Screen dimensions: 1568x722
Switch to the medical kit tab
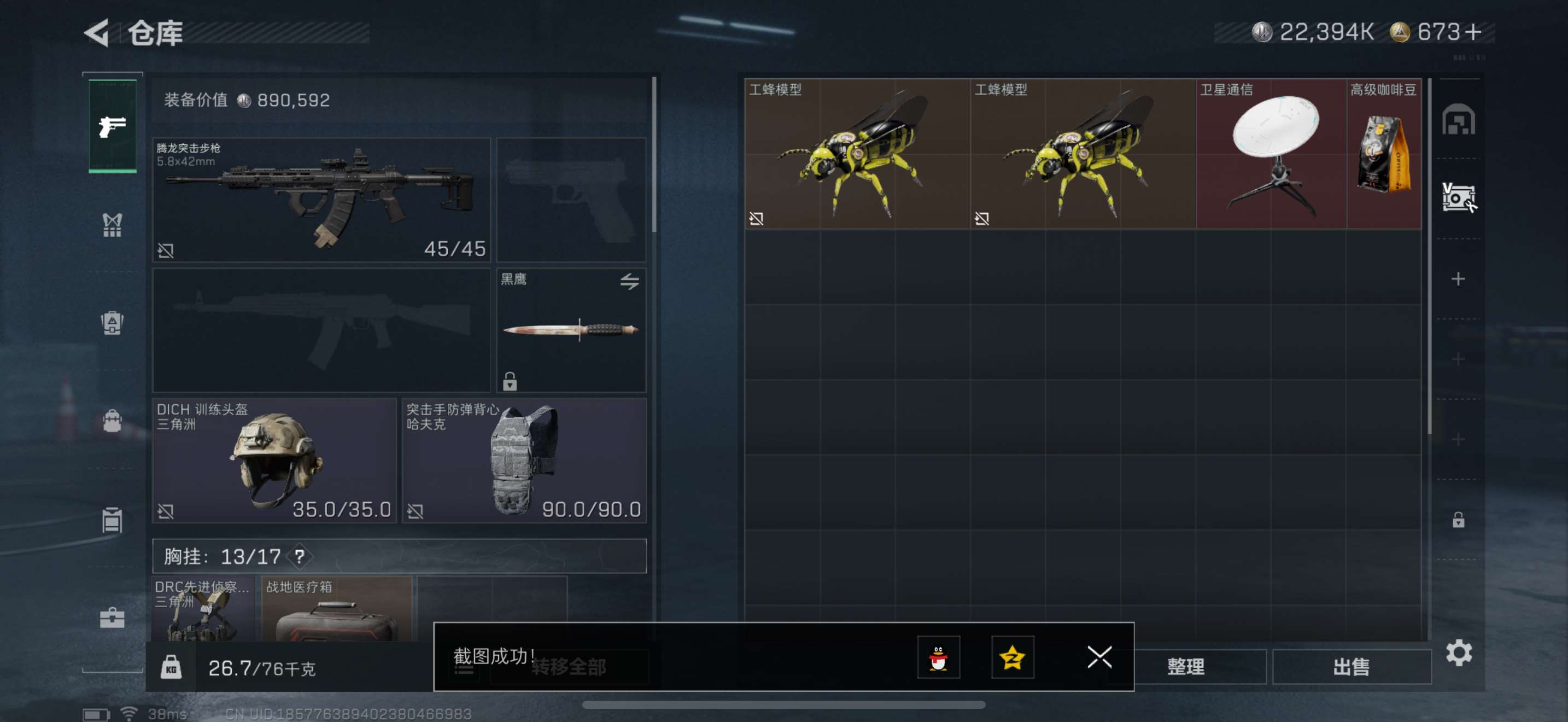[112, 618]
